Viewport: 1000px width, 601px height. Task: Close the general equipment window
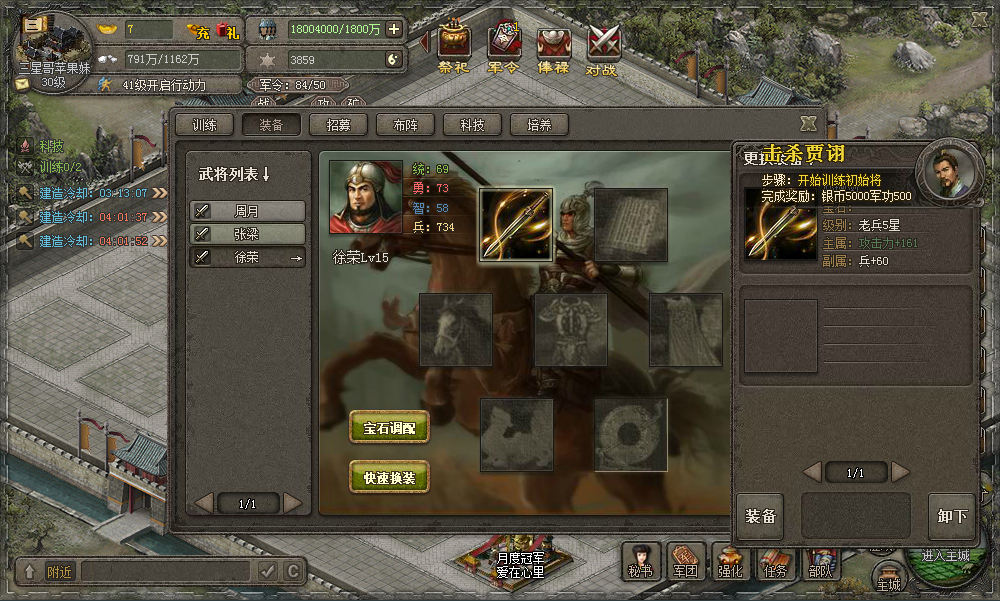click(808, 123)
